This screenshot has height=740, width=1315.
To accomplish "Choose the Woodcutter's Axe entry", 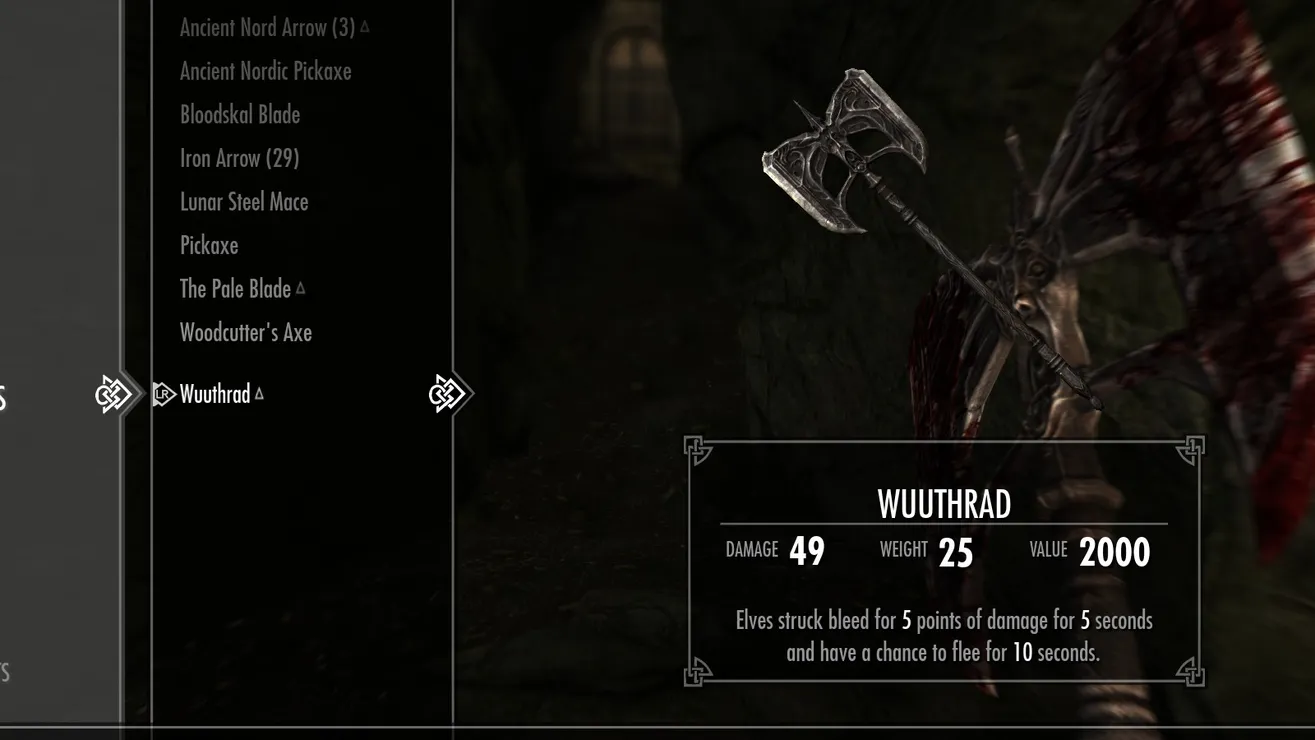I will 246,333.
